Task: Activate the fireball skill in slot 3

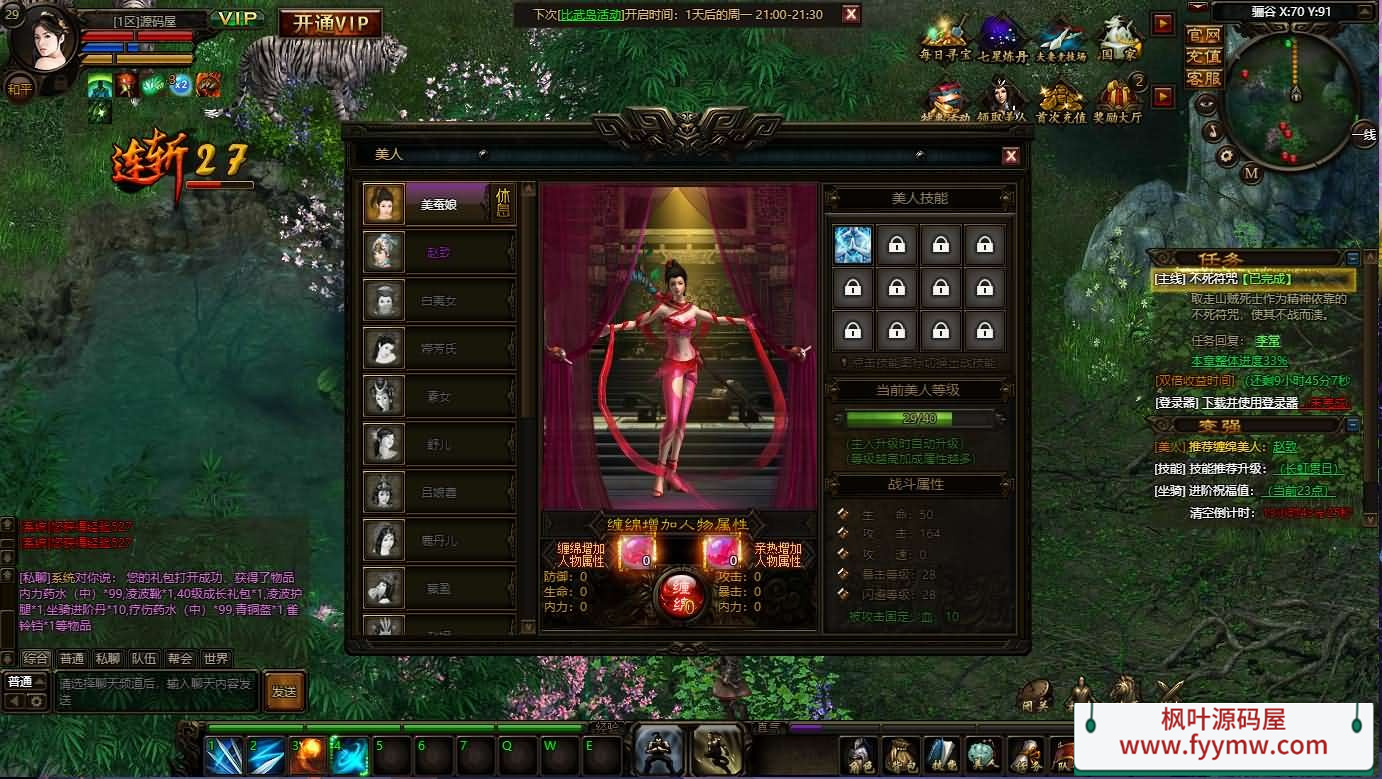Action: [309, 756]
